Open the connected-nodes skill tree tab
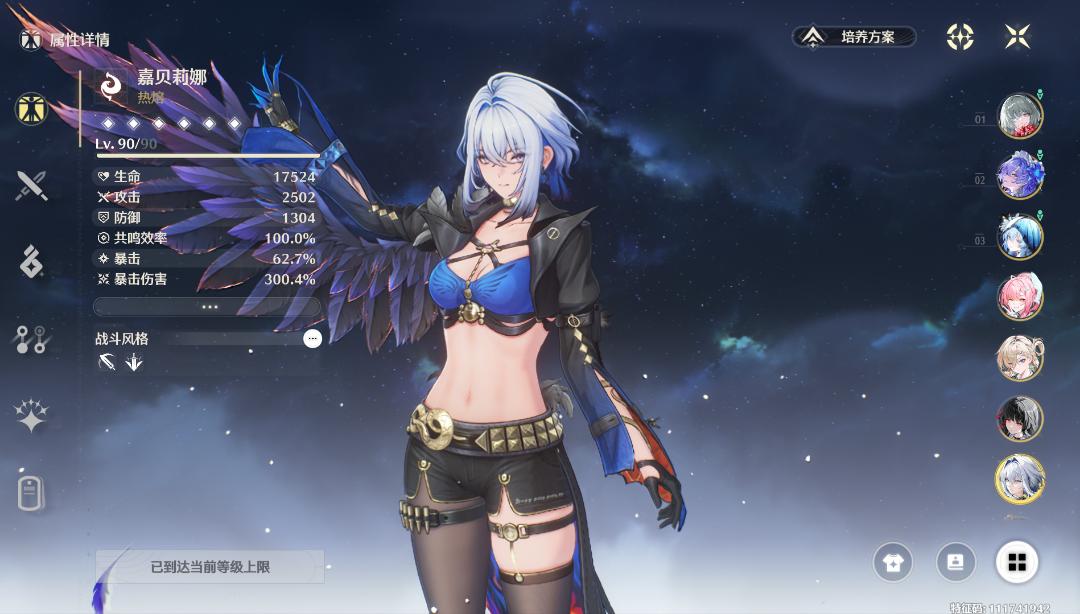The height and width of the screenshot is (614, 1080). point(31,339)
